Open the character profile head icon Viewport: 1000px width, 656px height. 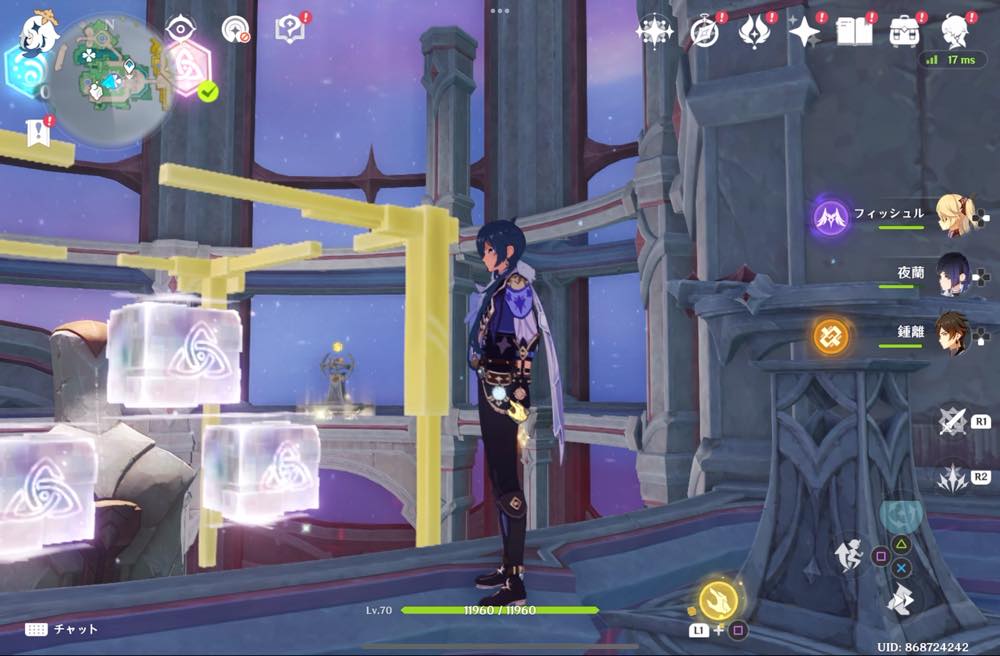coord(955,32)
